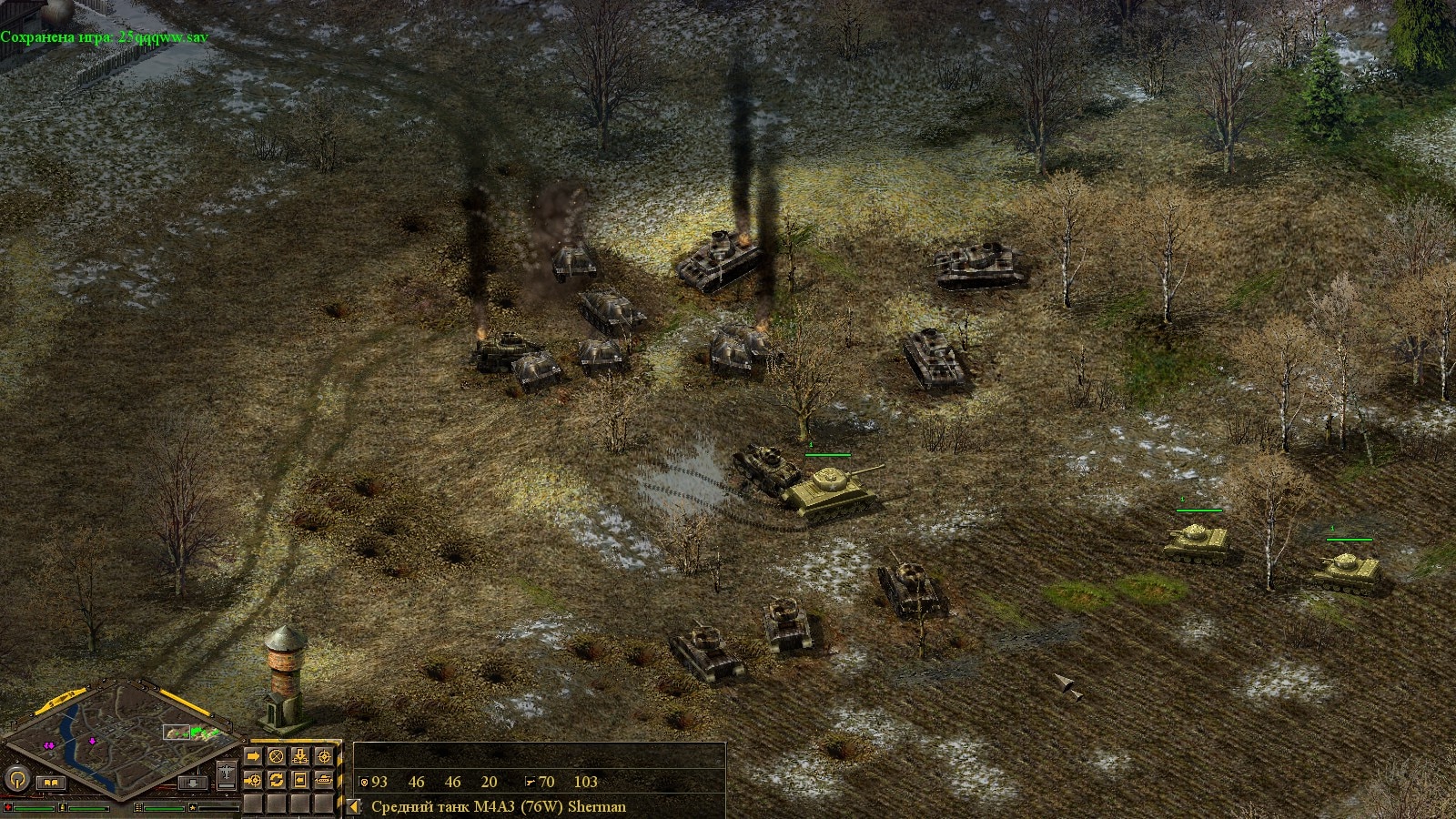The width and height of the screenshot is (1456, 819).
Task: Select the tank silhouette command icon
Action: [323, 780]
